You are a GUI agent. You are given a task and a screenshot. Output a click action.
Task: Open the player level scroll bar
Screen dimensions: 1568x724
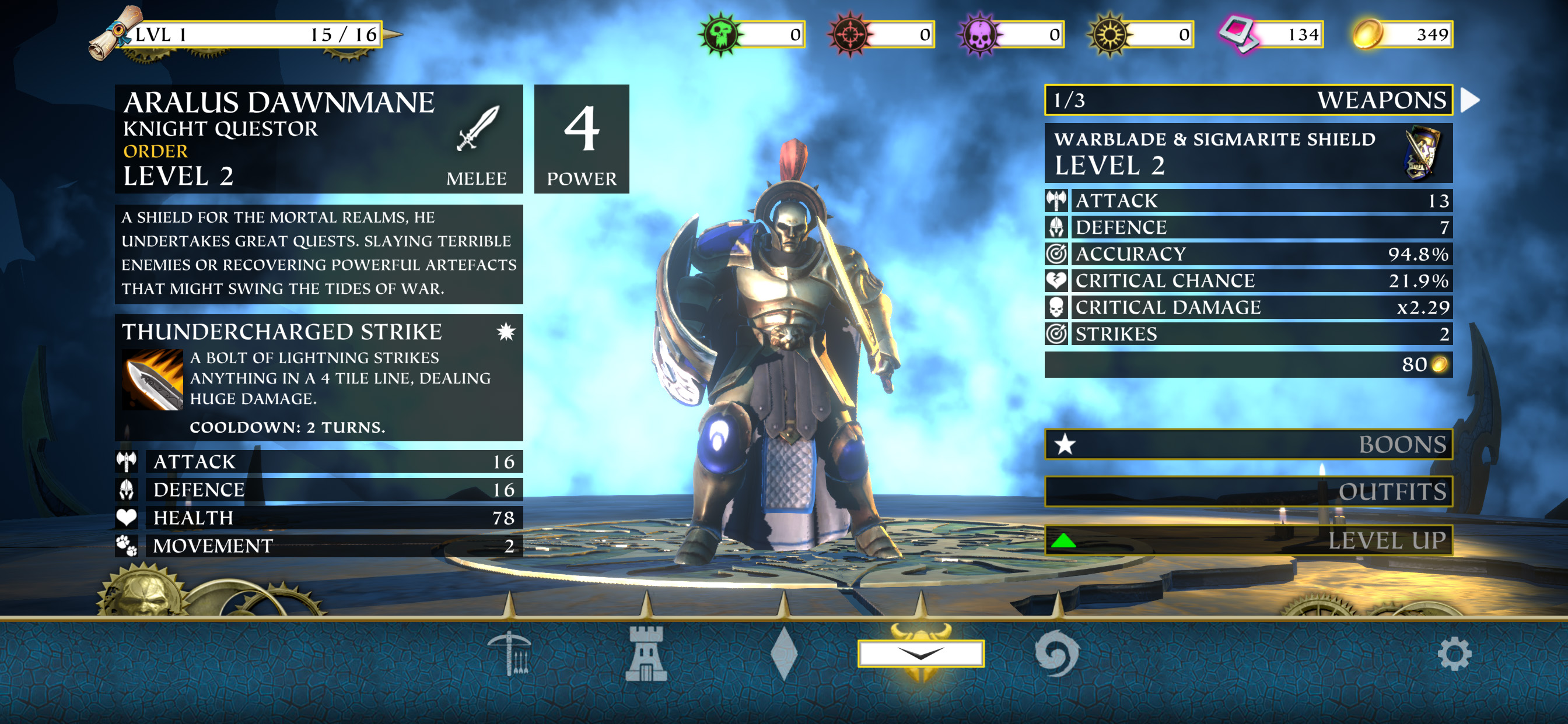point(243,34)
